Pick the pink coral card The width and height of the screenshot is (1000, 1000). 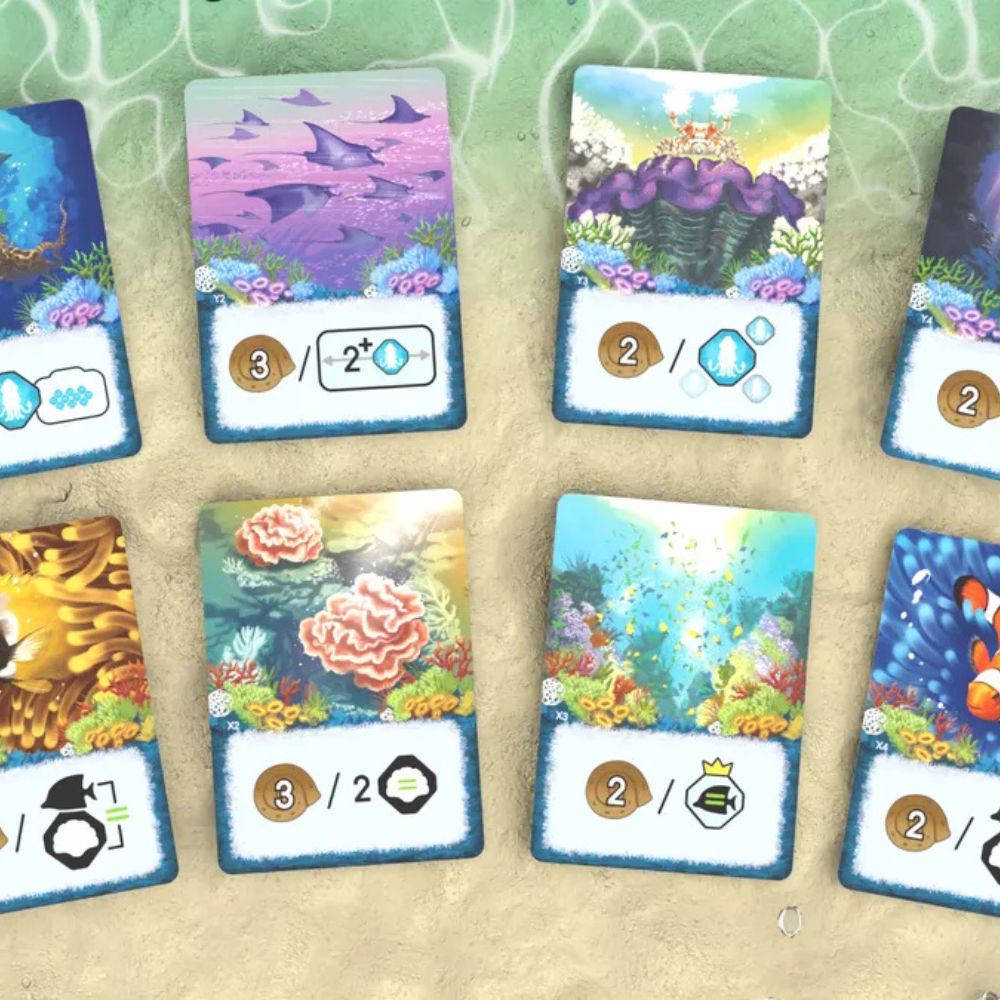[x=337, y=680]
